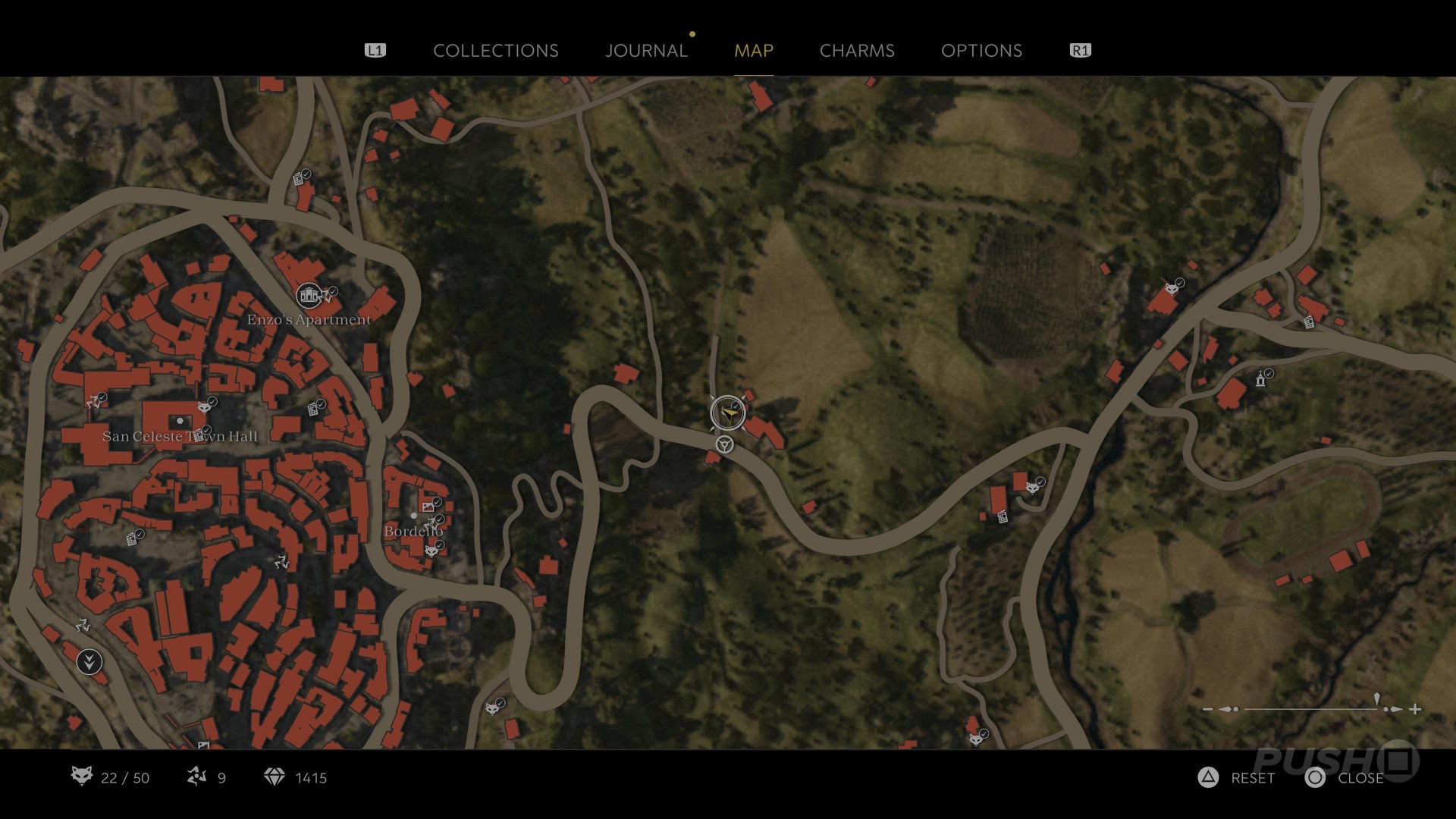The width and height of the screenshot is (1456, 819).
Task: Zoom out with the minus button
Action: [x=1208, y=709]
